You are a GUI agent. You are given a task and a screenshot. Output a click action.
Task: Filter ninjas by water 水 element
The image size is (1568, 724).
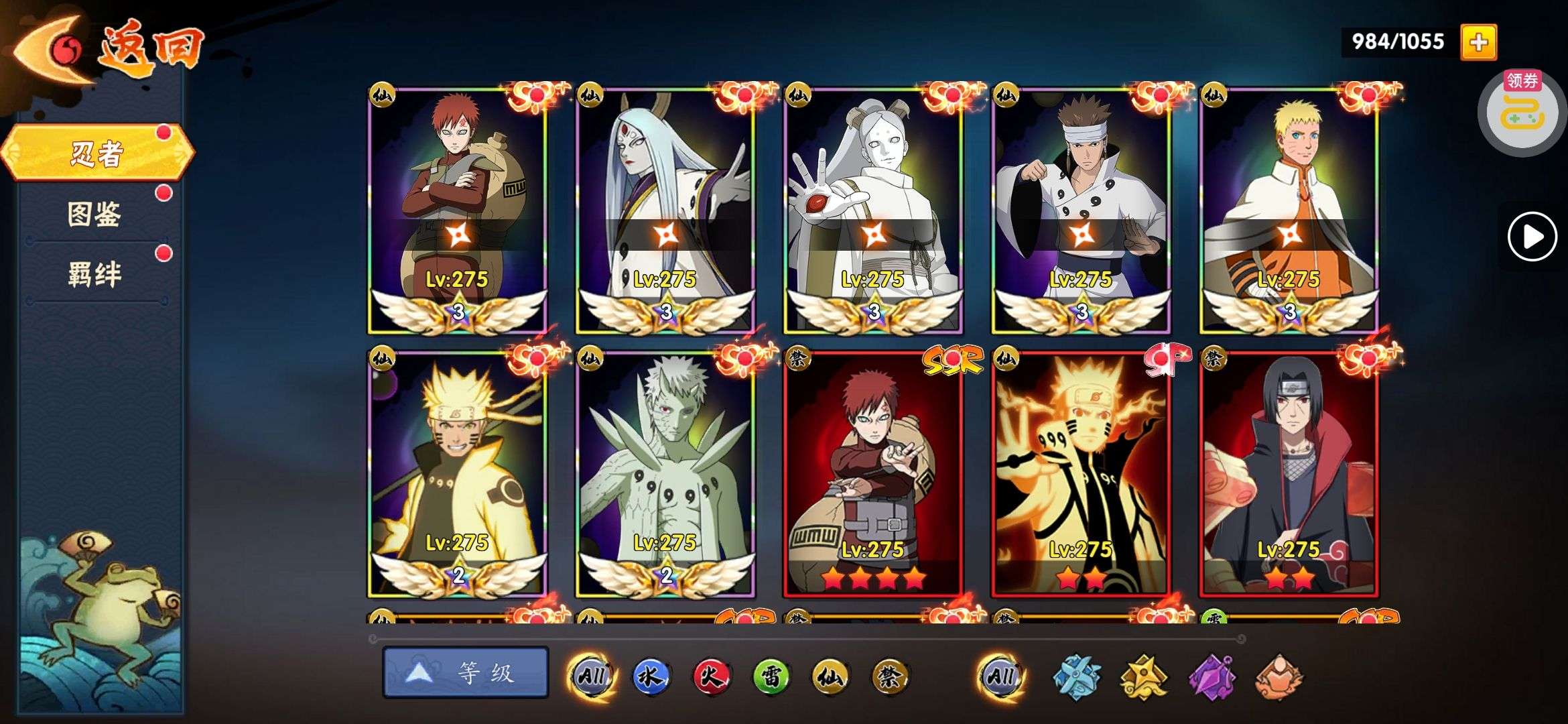point(651,676)
